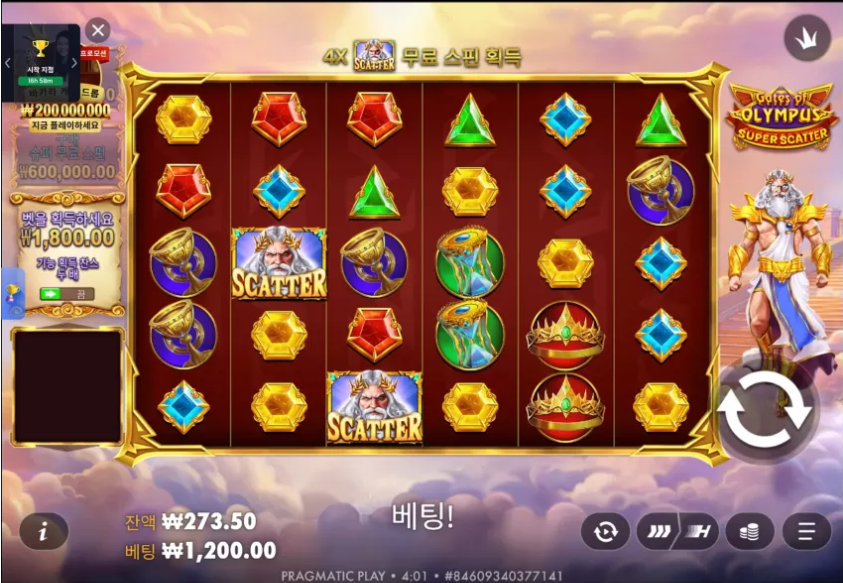Image resolution: width=843 pixels, height=583 pixels.
Task: Open the trophy side tab
Action: point(13,292)
